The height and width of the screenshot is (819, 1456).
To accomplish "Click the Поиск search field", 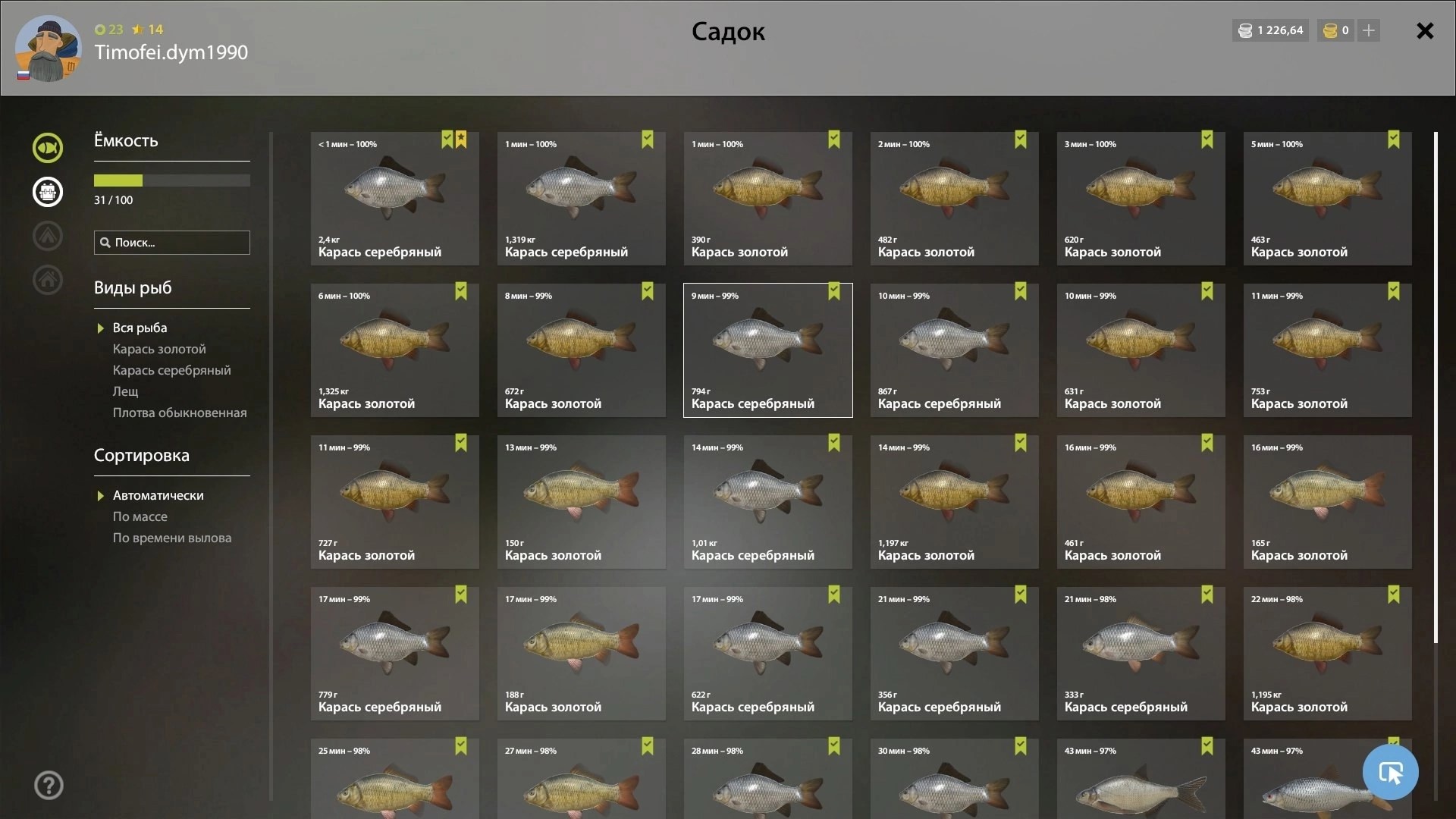I will pyautogui.click(x=172, y=243).
